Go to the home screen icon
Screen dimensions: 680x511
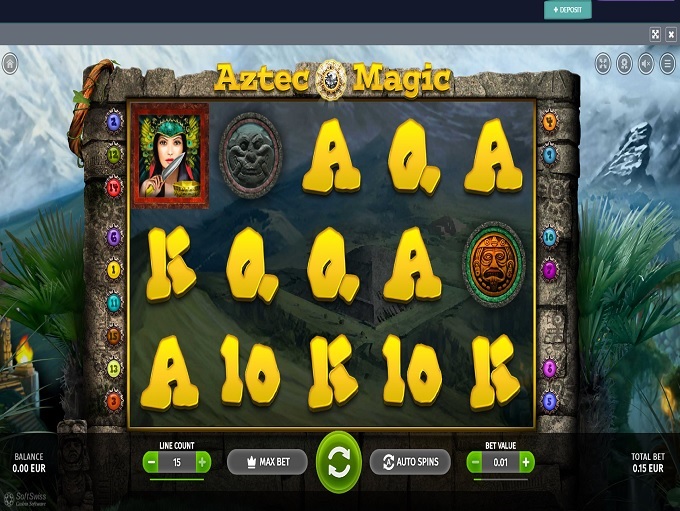click(x=9, y=64)
